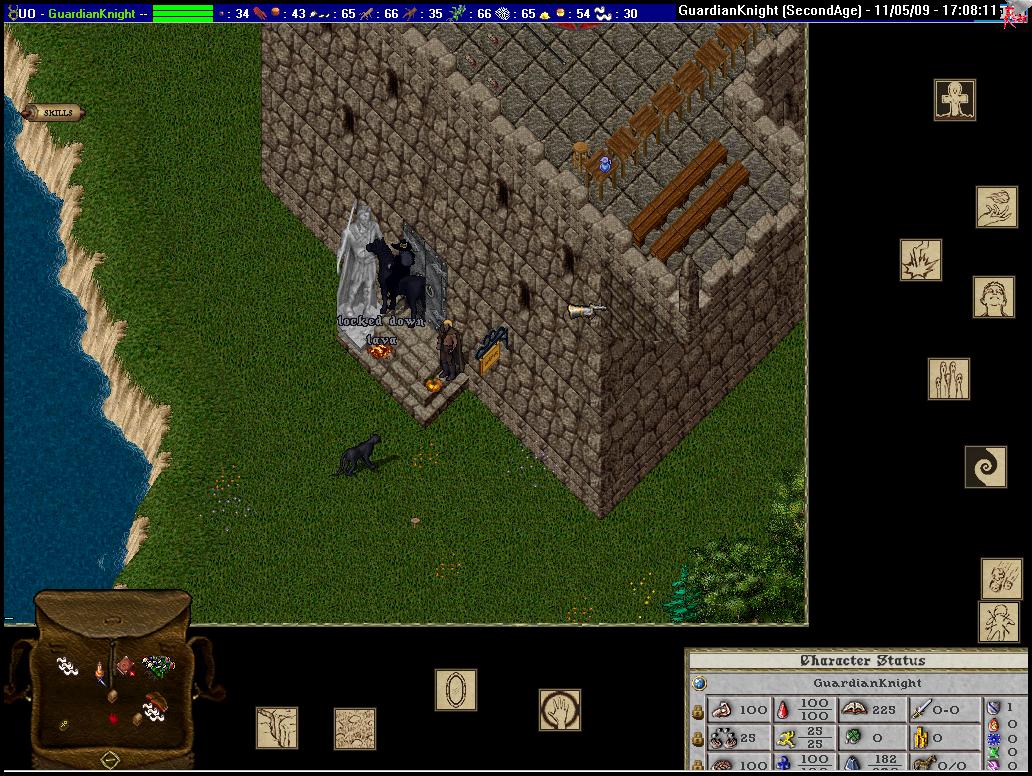Image resolution: width=1032 pixels, height=776 pixels.
Task: Click the blue orb on Character Status
Action: click(699, 683)
